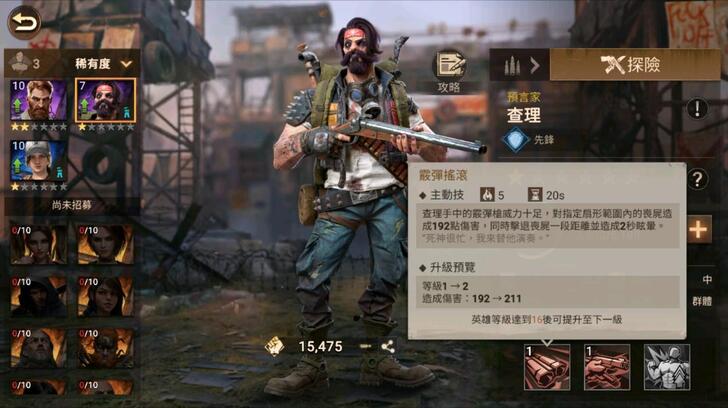Open the exclamation mark info button

(x=697, y=109)
